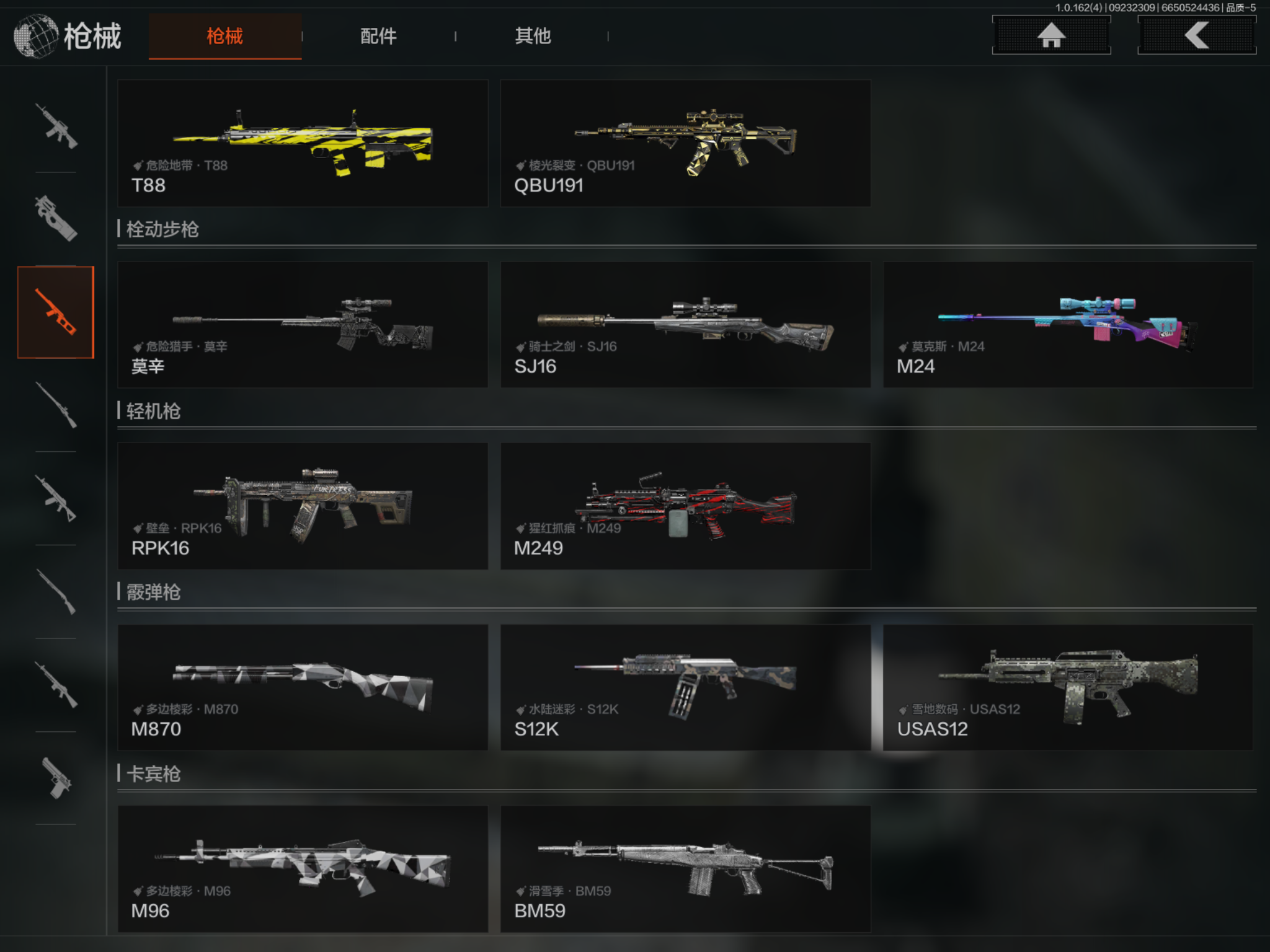The image size is (1270, 952).
Task: Select the SJ16 sniper rifle
Action: point(685,325)
